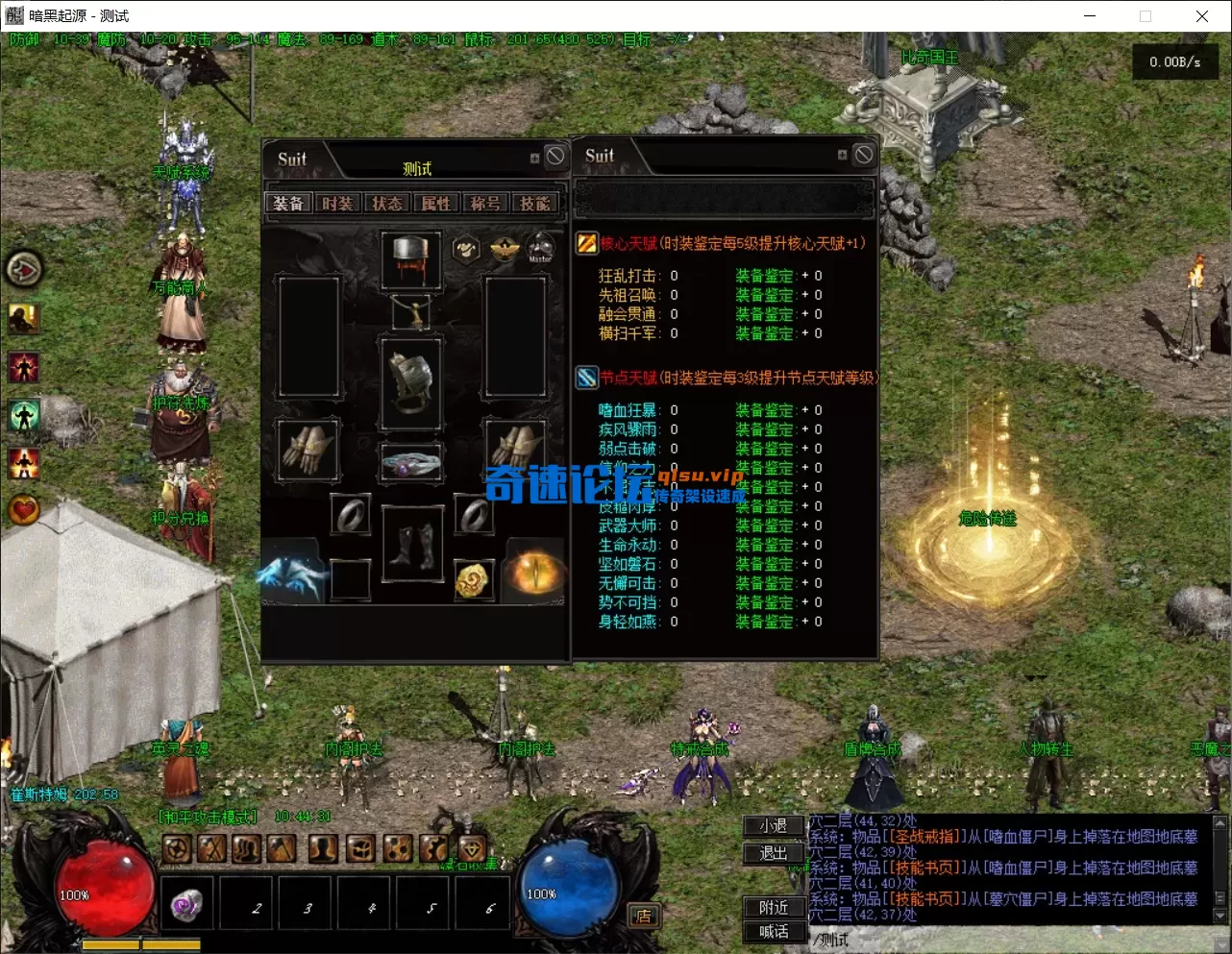Open the 附近 nearby chat channel
This screenshot has height=954, width=1232.
pyautogui.click(x=774, y=907)
